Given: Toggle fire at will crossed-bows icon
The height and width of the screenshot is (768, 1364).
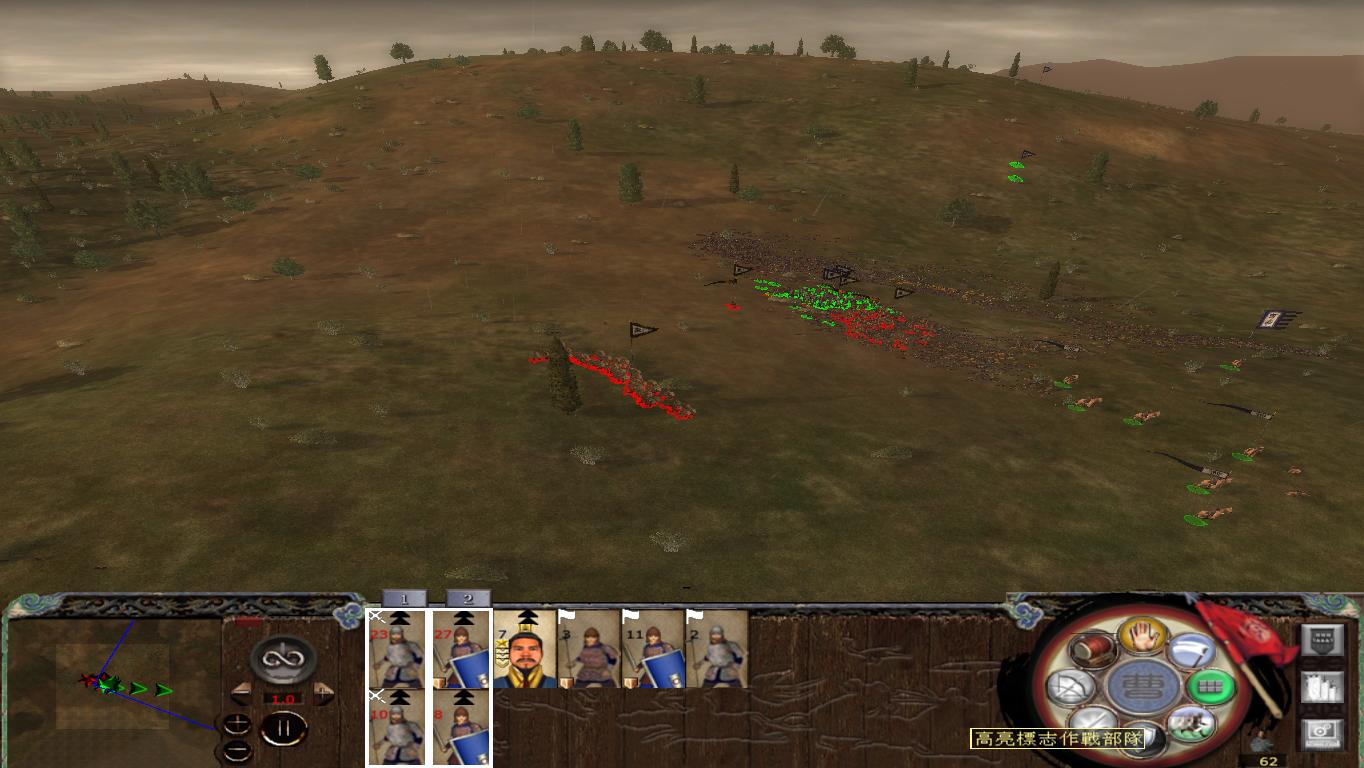Looking at the screenshot, I should 1070,687.
